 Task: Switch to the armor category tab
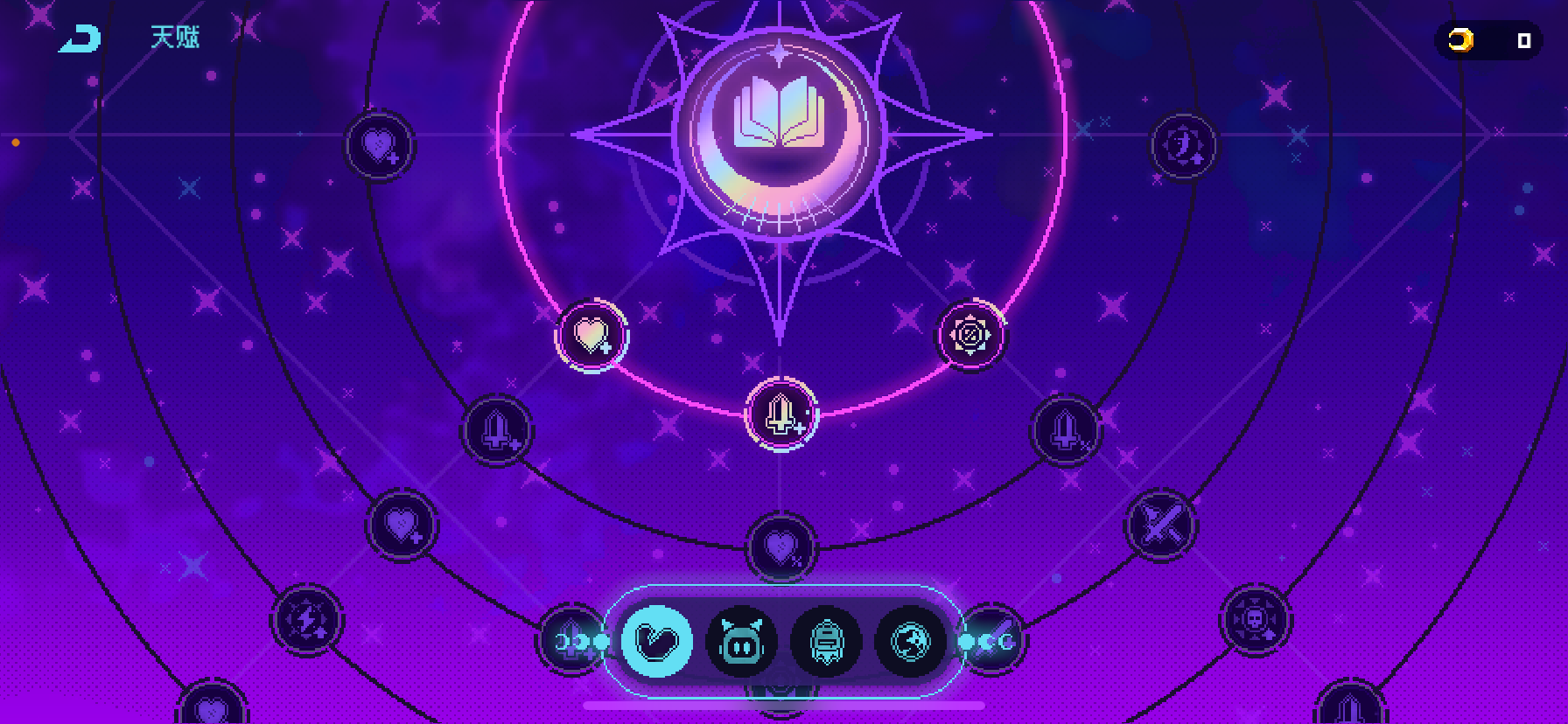pos(826,642)
